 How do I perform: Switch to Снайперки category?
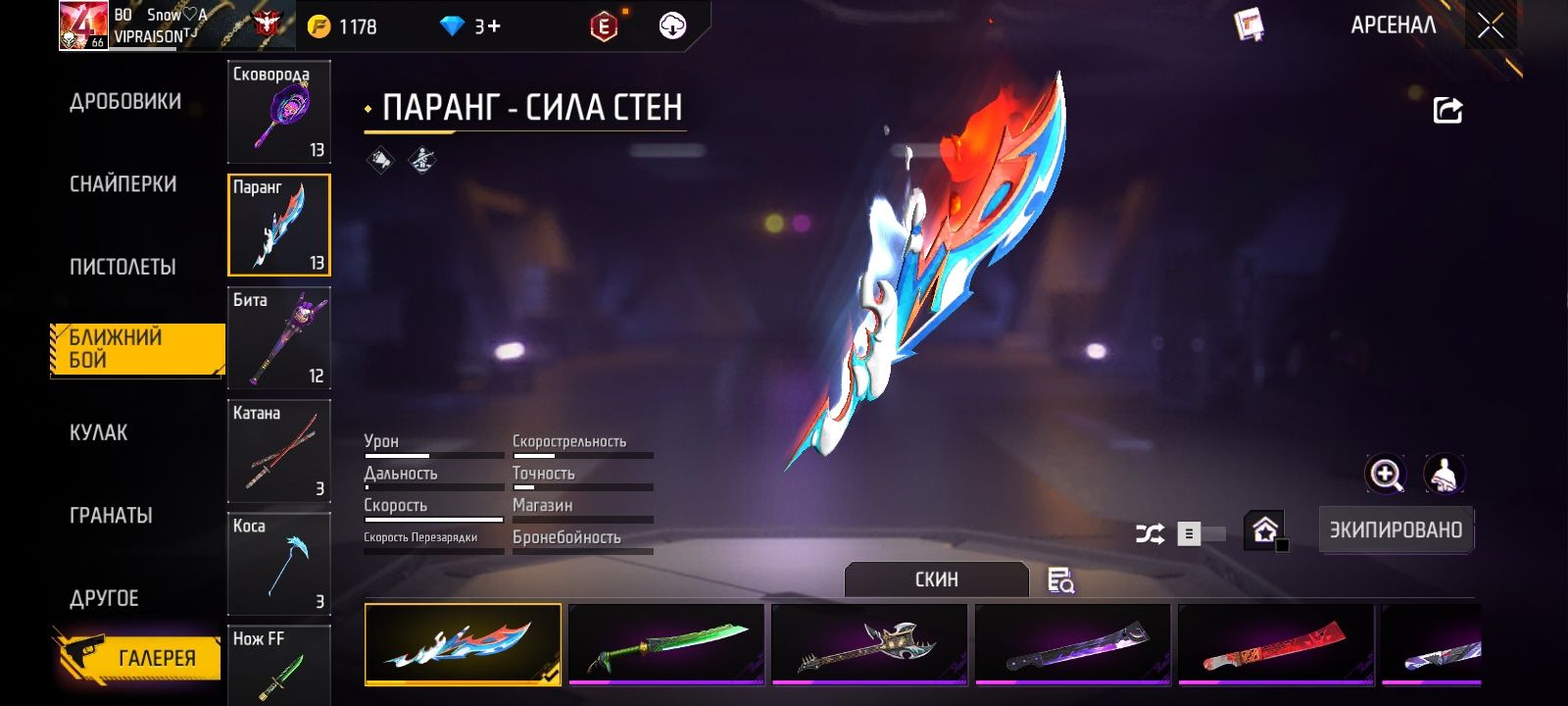pyautogui.click(x=123, y=184)
